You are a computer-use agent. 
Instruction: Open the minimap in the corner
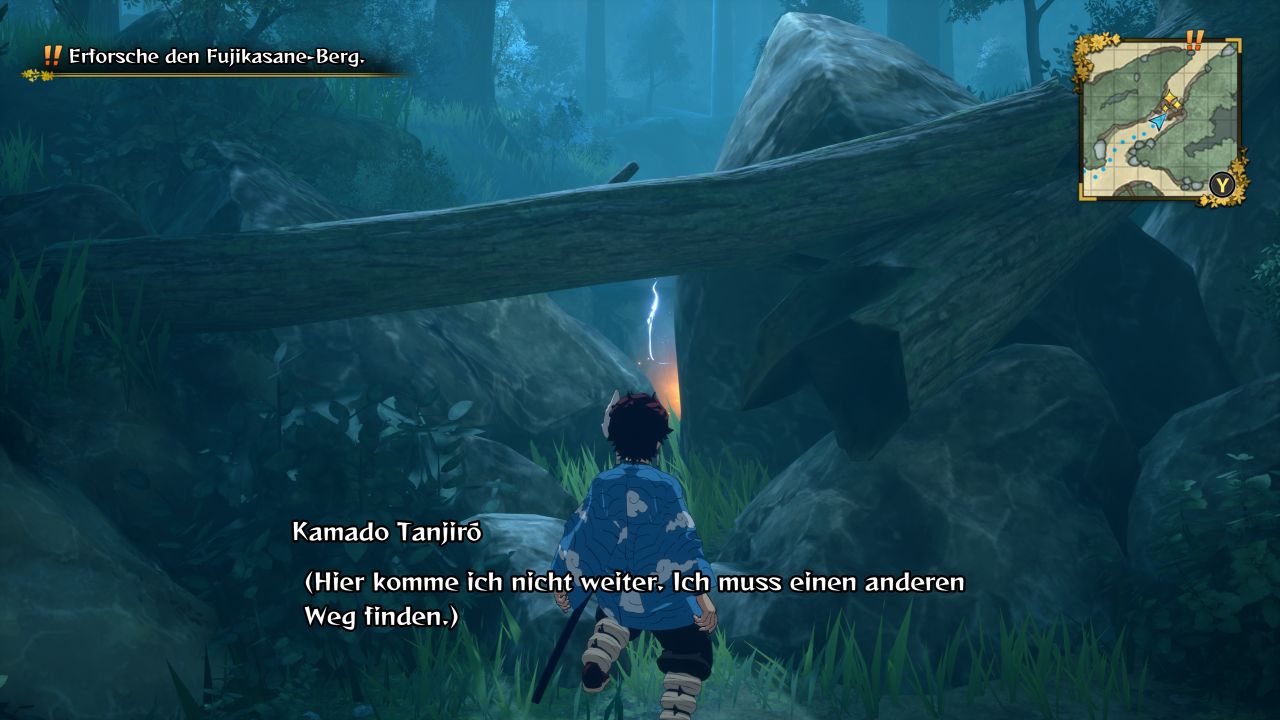pyautogui.click(x=1159, y=118)
